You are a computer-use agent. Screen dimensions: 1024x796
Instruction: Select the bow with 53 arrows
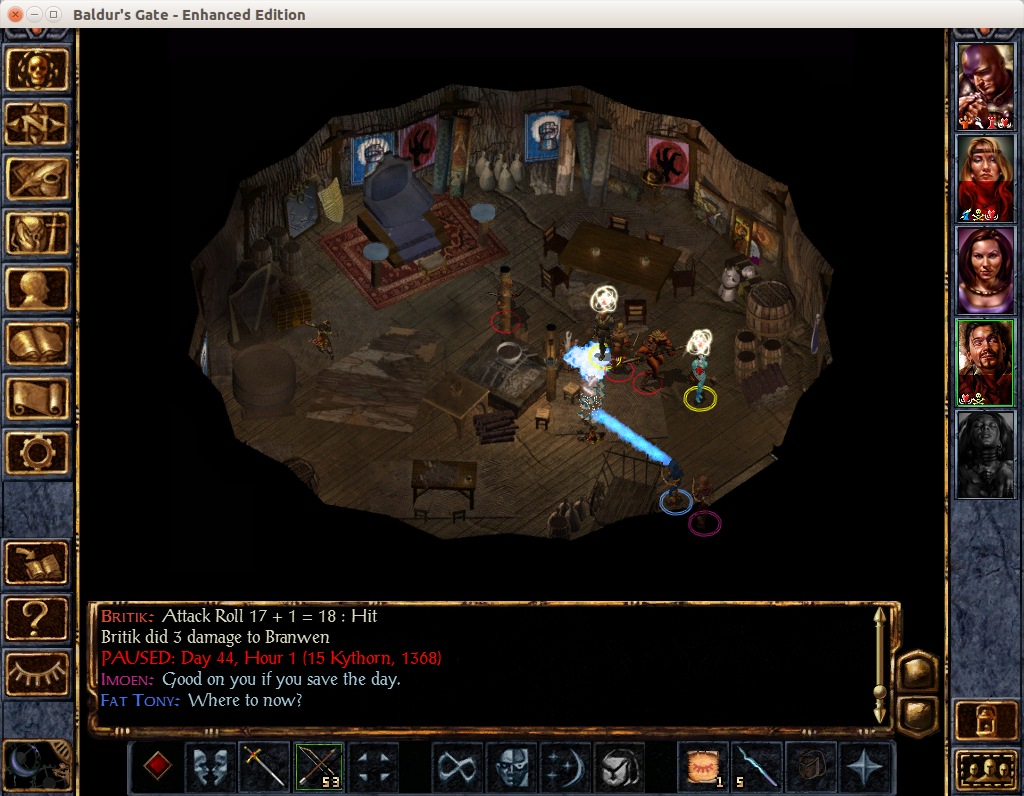(319, 767)
